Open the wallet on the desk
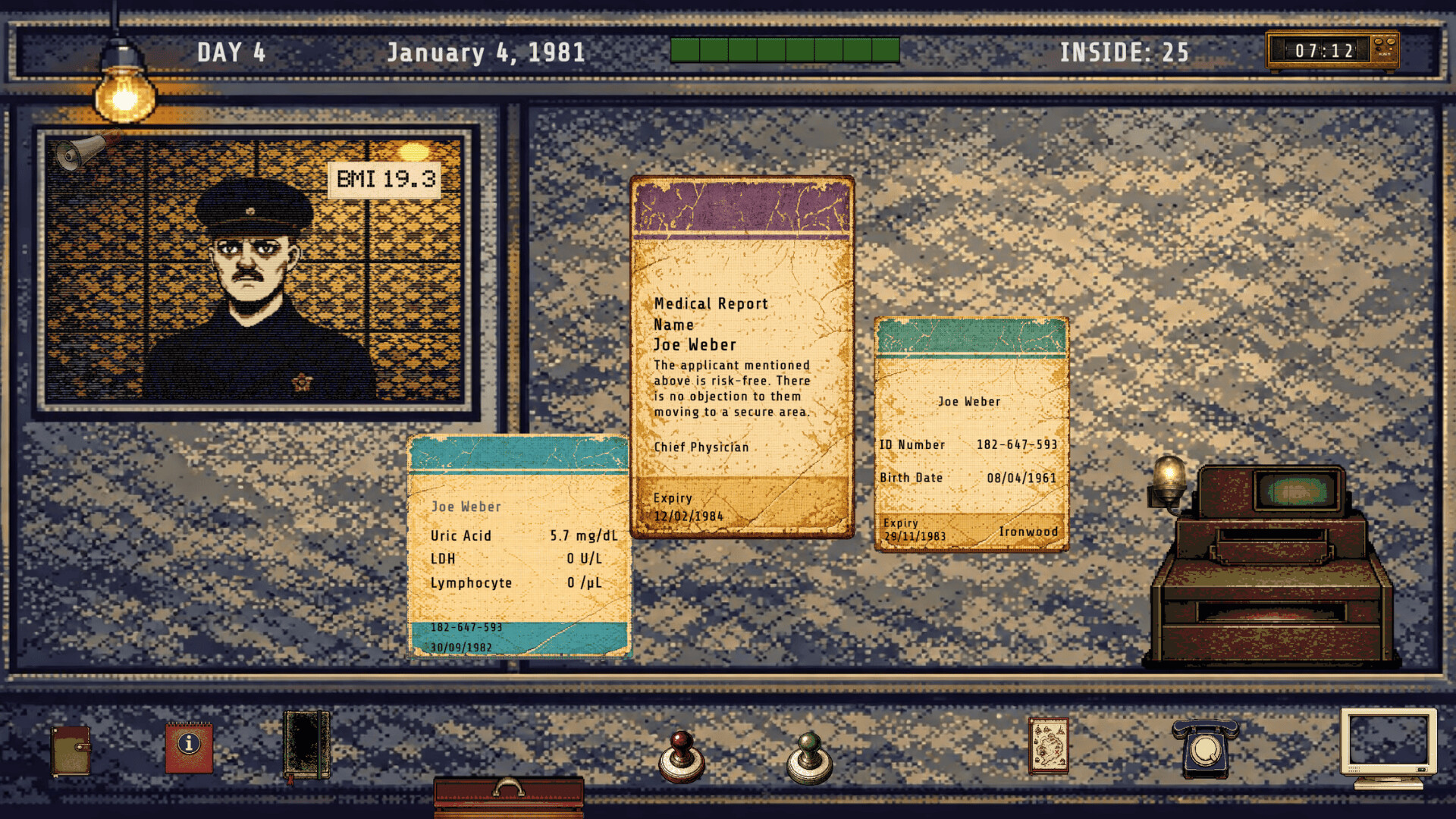 pos(71,751)
